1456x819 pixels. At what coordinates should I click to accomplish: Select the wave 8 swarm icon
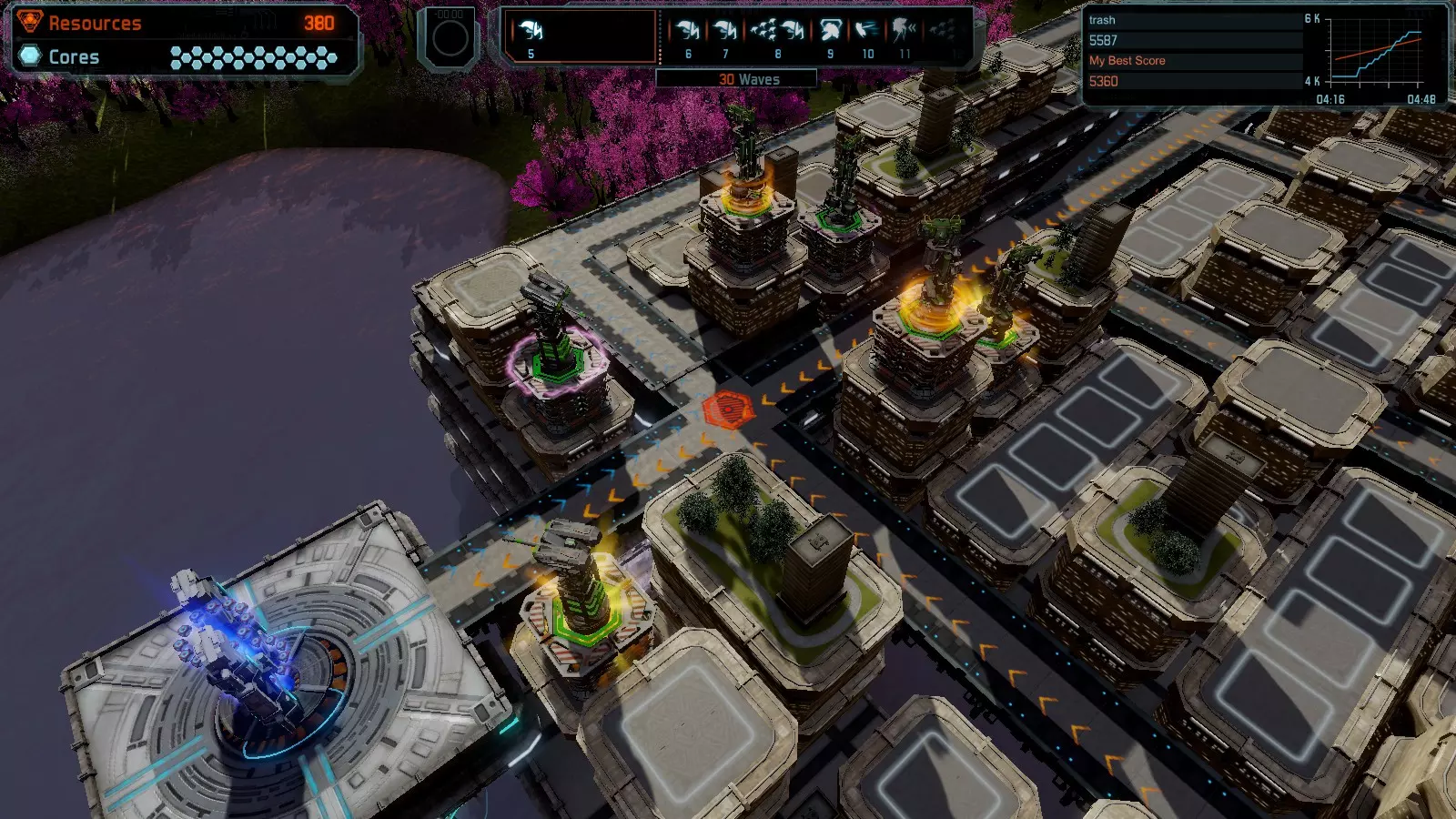777,32
